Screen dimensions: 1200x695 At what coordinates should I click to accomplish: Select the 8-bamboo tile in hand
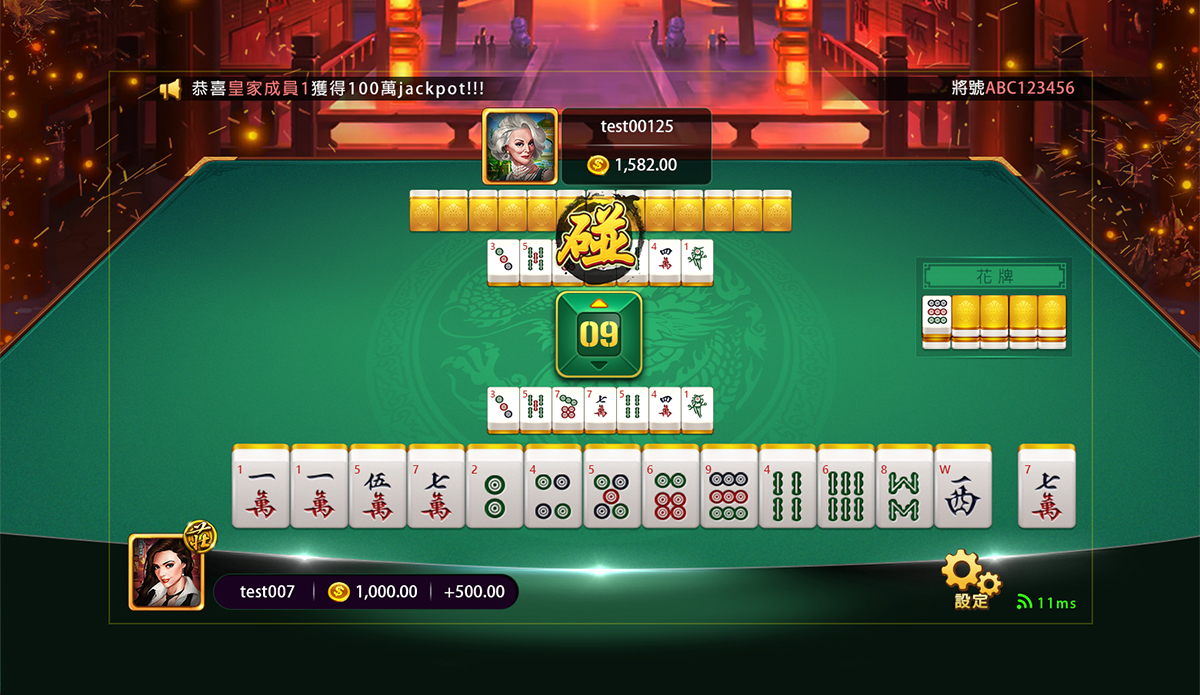[905, 487]
